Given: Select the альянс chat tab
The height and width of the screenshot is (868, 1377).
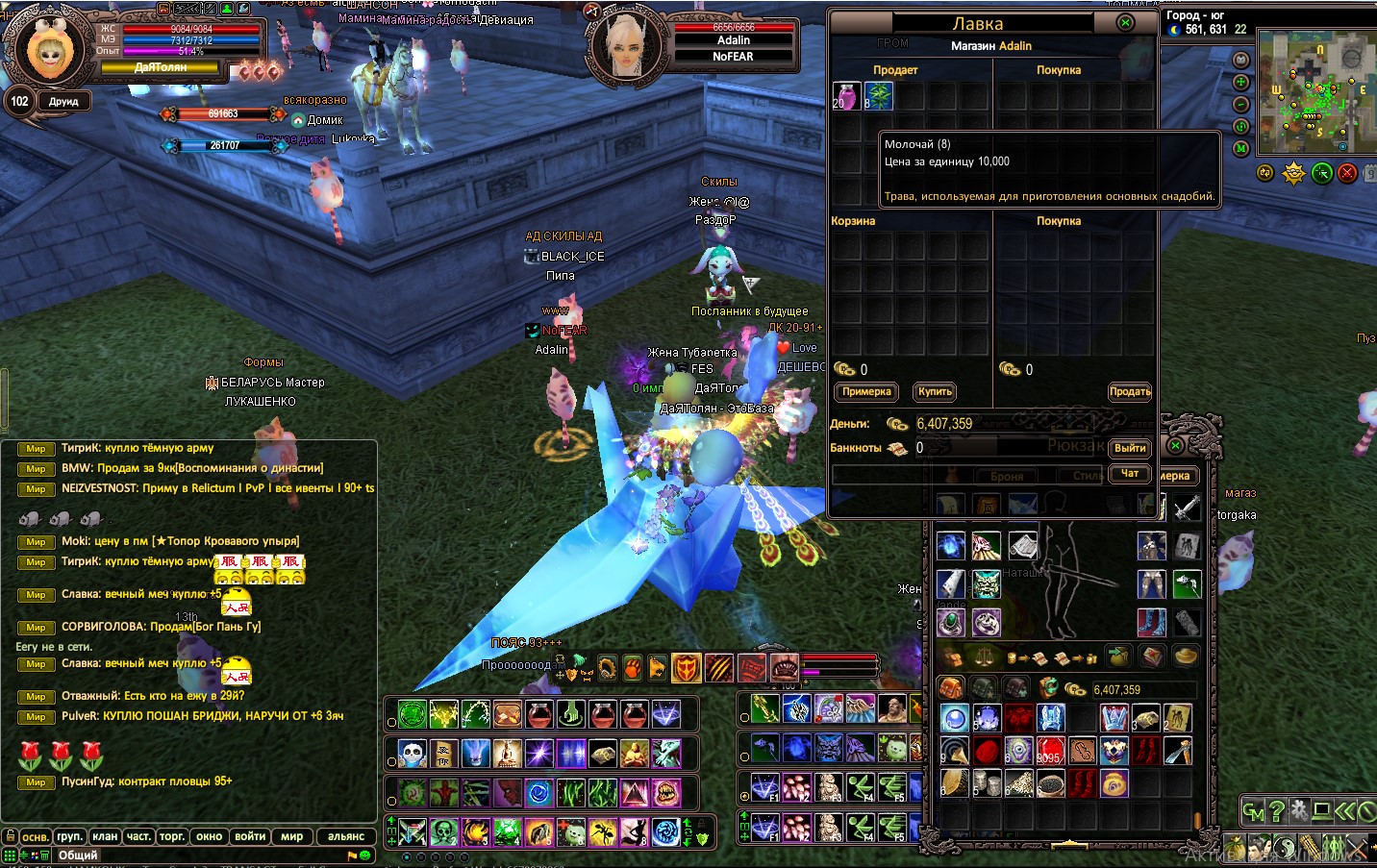Looking at the screenshot, I should 346,836.
